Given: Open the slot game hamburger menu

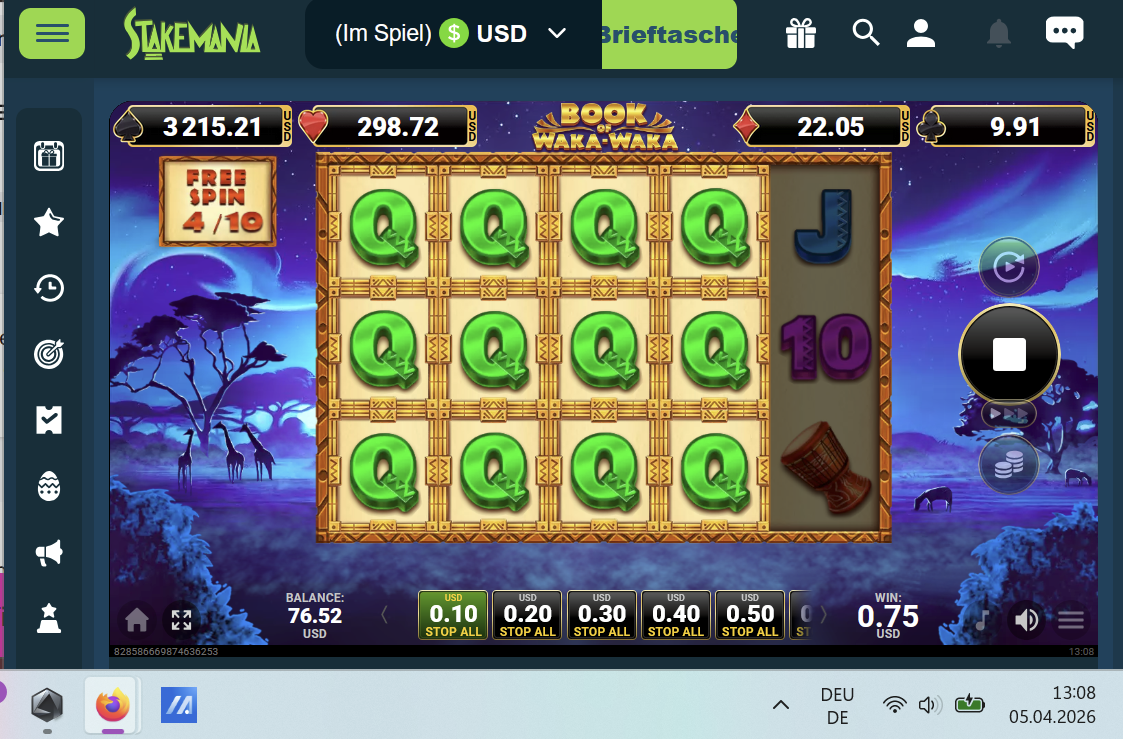Looking at the screenshot, I should click(x=1071, y=620).
